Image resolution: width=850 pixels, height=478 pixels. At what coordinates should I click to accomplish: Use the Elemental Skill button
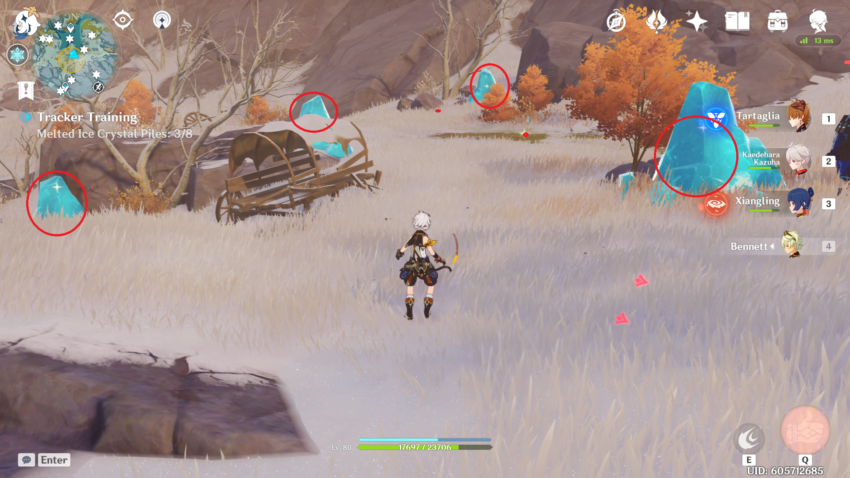pos(749,438)
